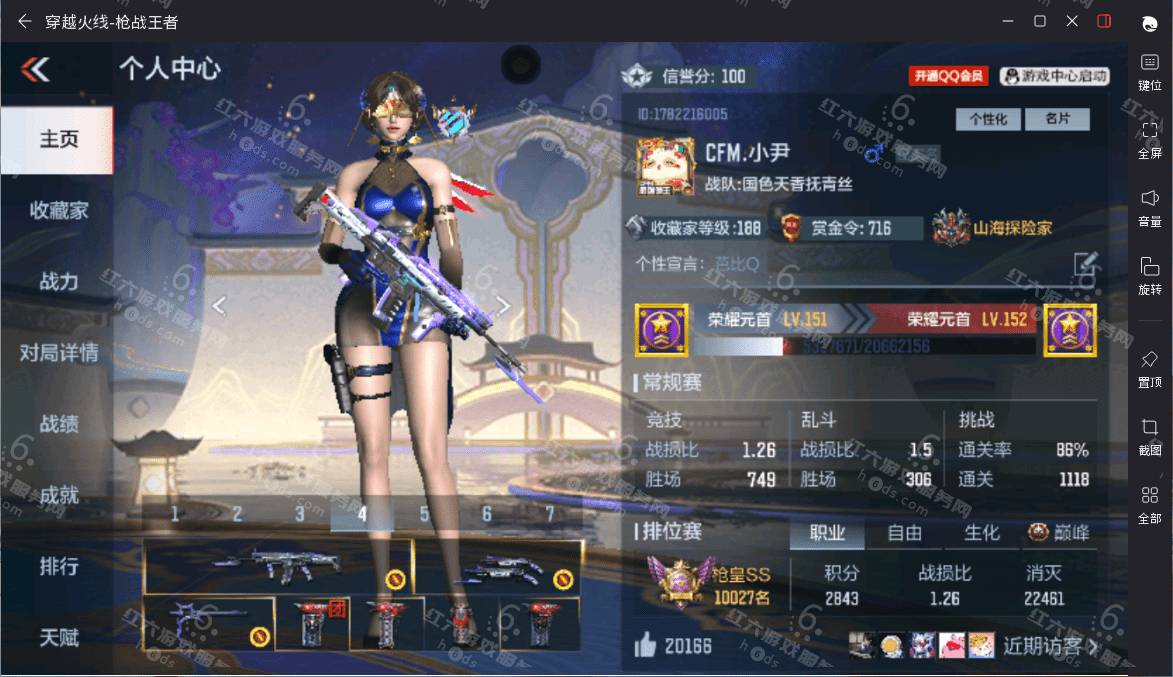
Task: Show the 排行 rankings page
Action: click(x=58, y=566)
